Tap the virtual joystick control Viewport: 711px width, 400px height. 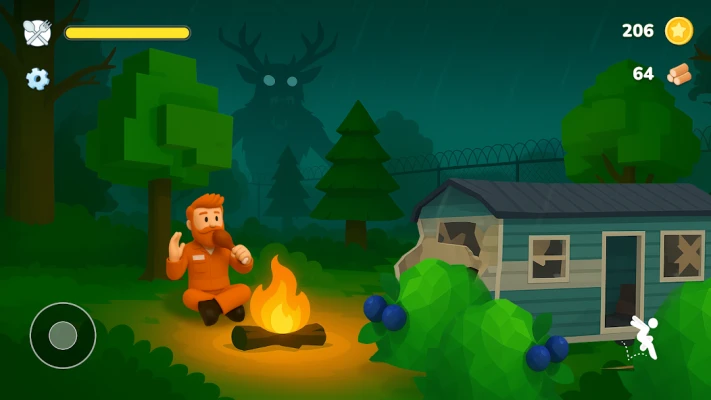tap(63, 335)
